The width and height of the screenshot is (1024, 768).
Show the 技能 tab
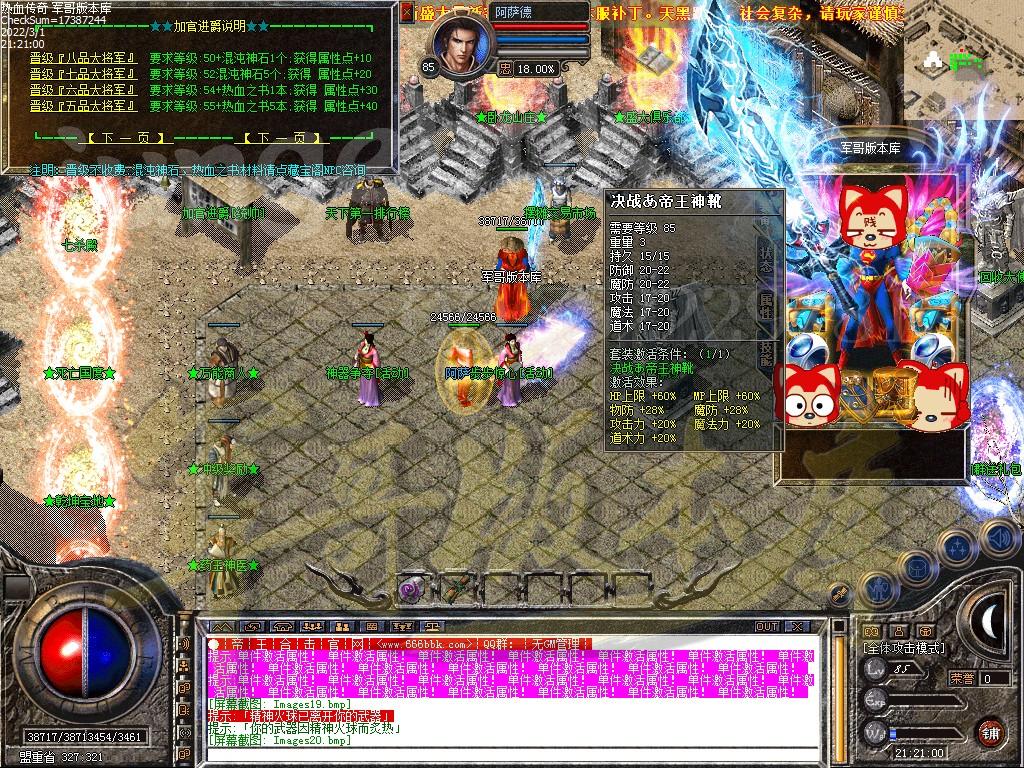765,354
